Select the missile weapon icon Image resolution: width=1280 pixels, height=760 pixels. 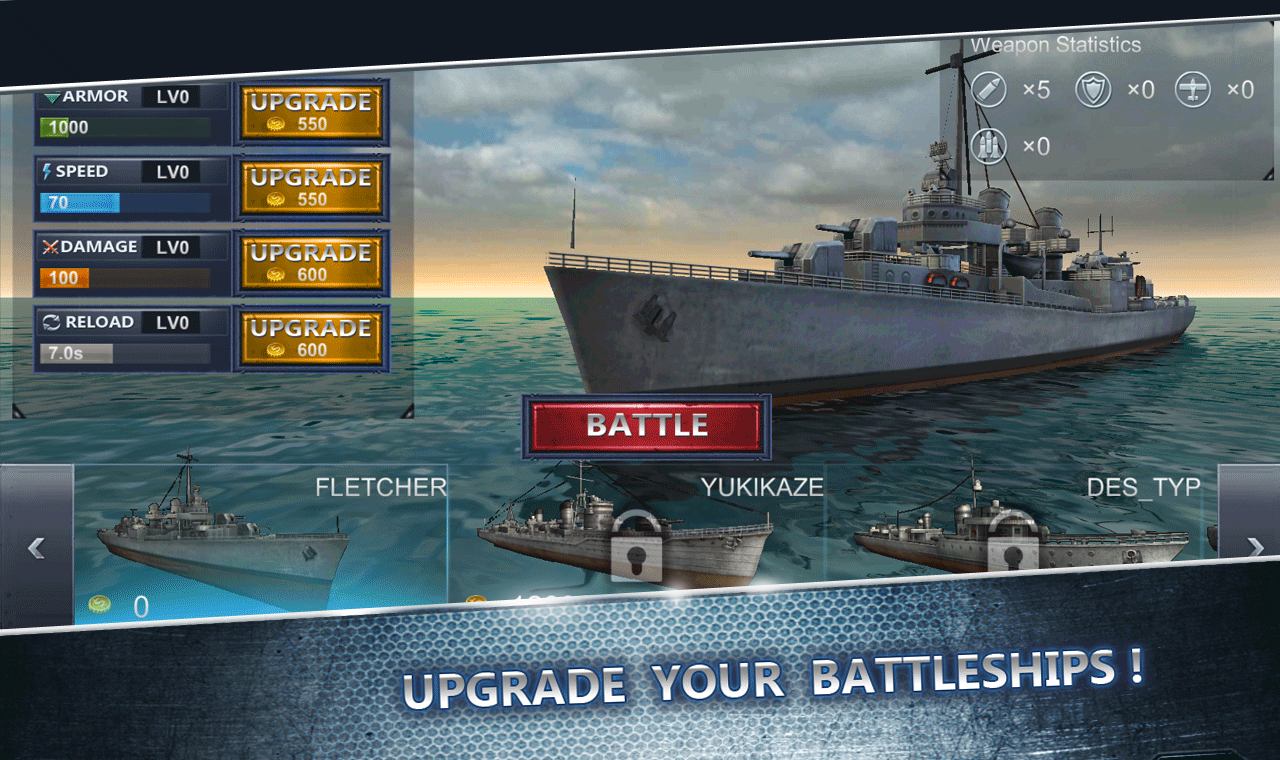[x=989, y=90]
